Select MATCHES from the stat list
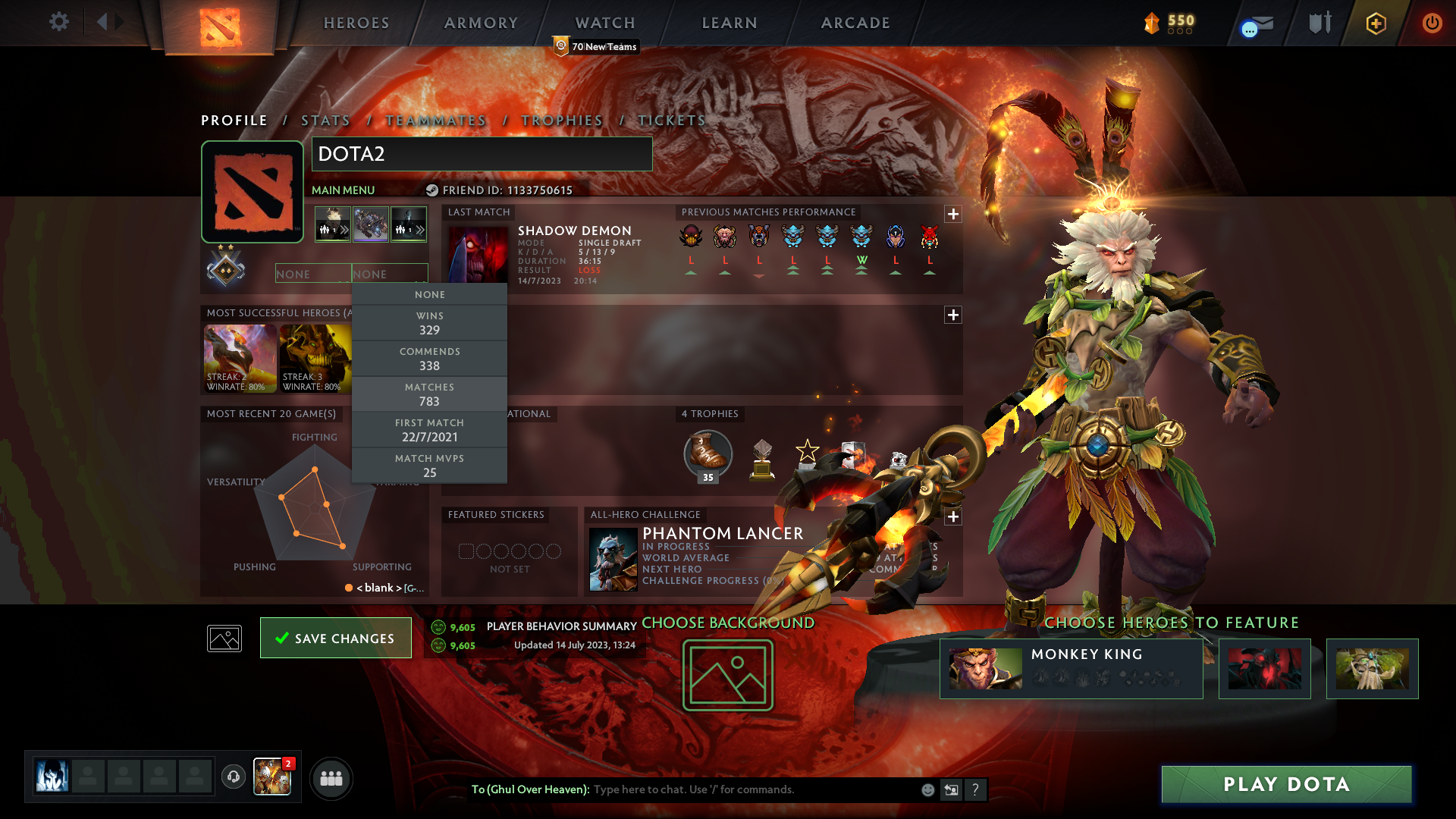The height and width of the screenshot is (819, 1456). point(430,394)
